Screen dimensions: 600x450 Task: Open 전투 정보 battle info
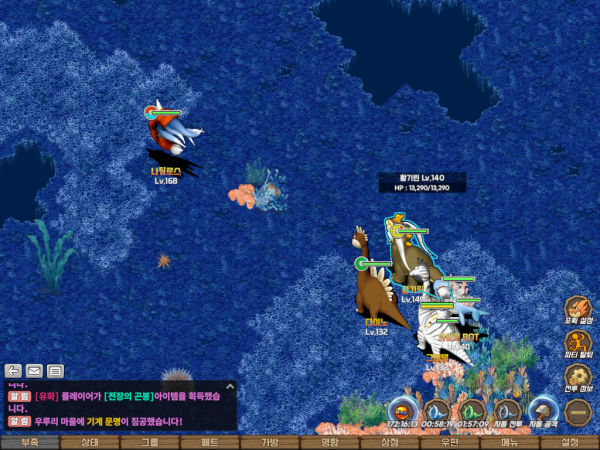point(578,378)
